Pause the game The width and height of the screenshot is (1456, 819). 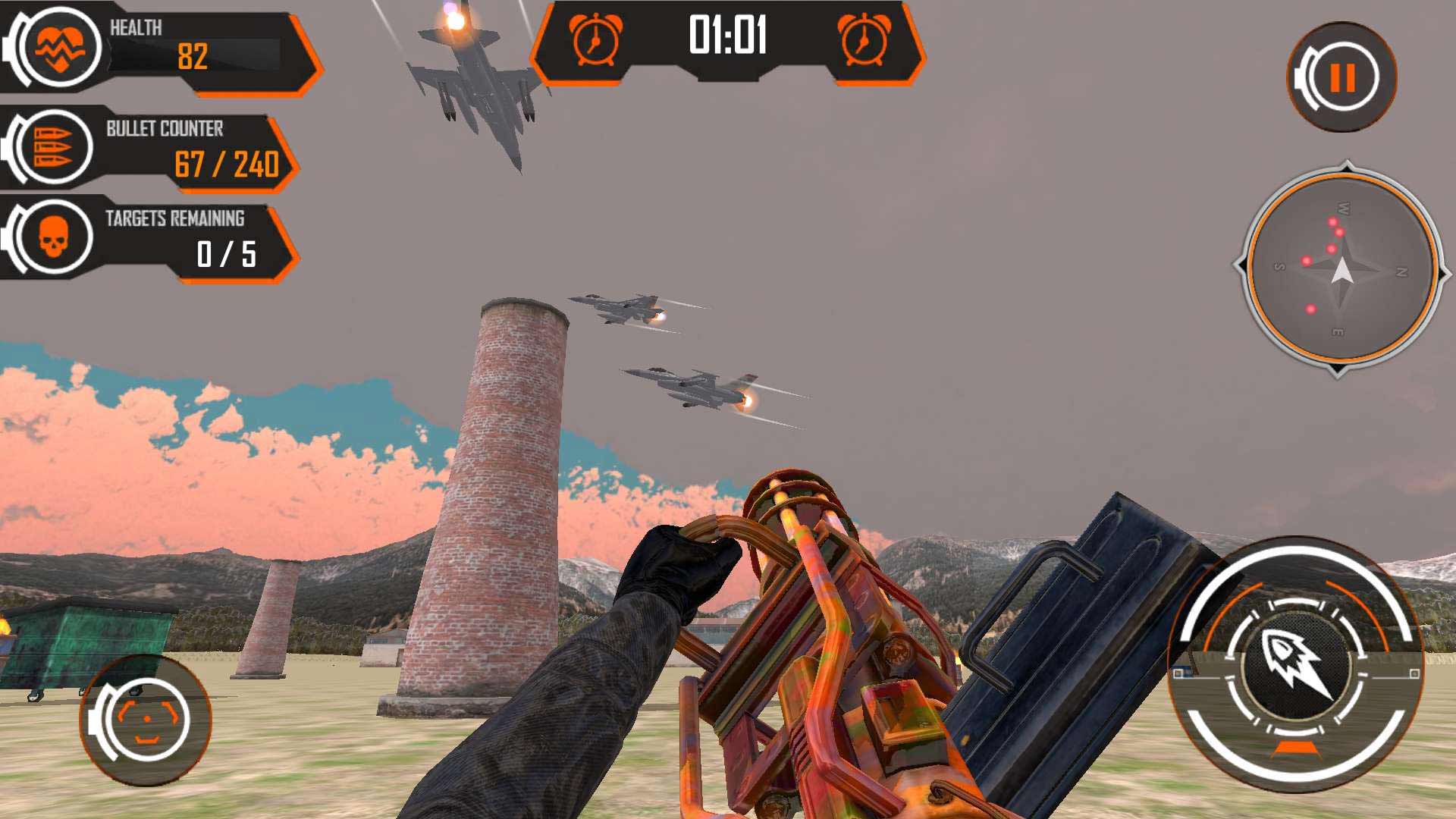1341,77
